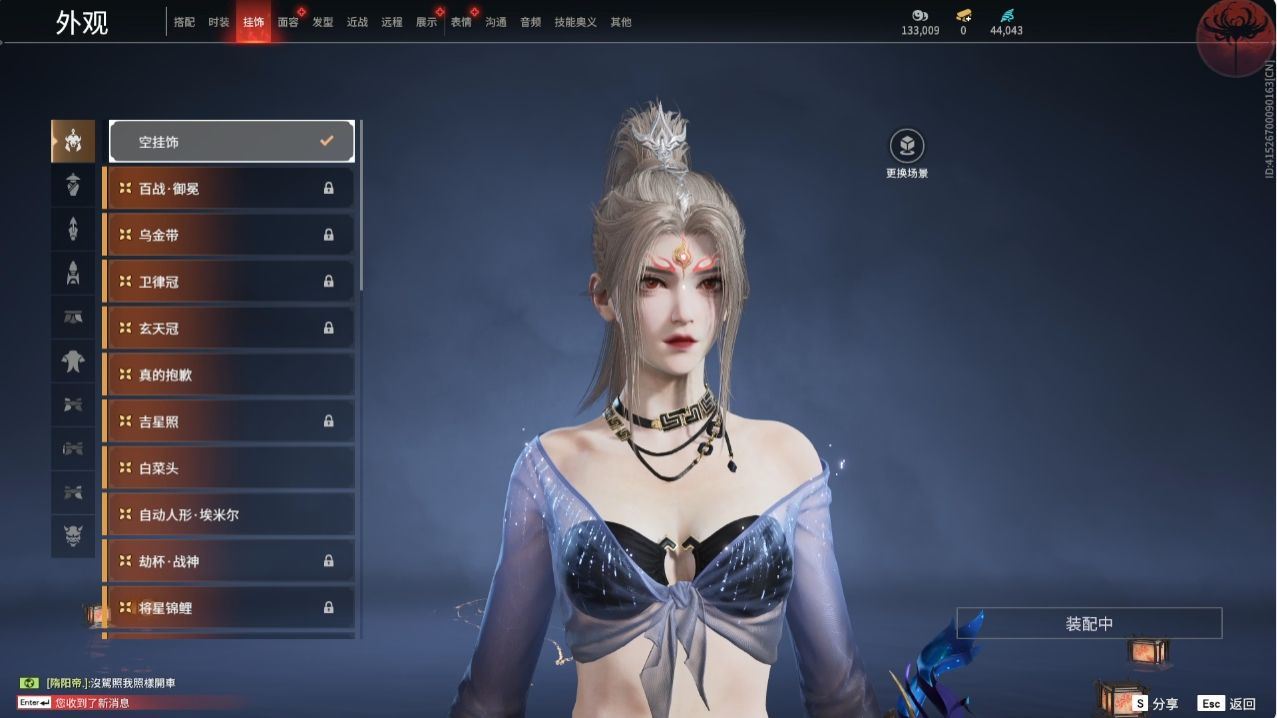Select the 乌金带 accessory
Image resolution: width=1277 pixels, height=718 pixels.
coord(229,235)
